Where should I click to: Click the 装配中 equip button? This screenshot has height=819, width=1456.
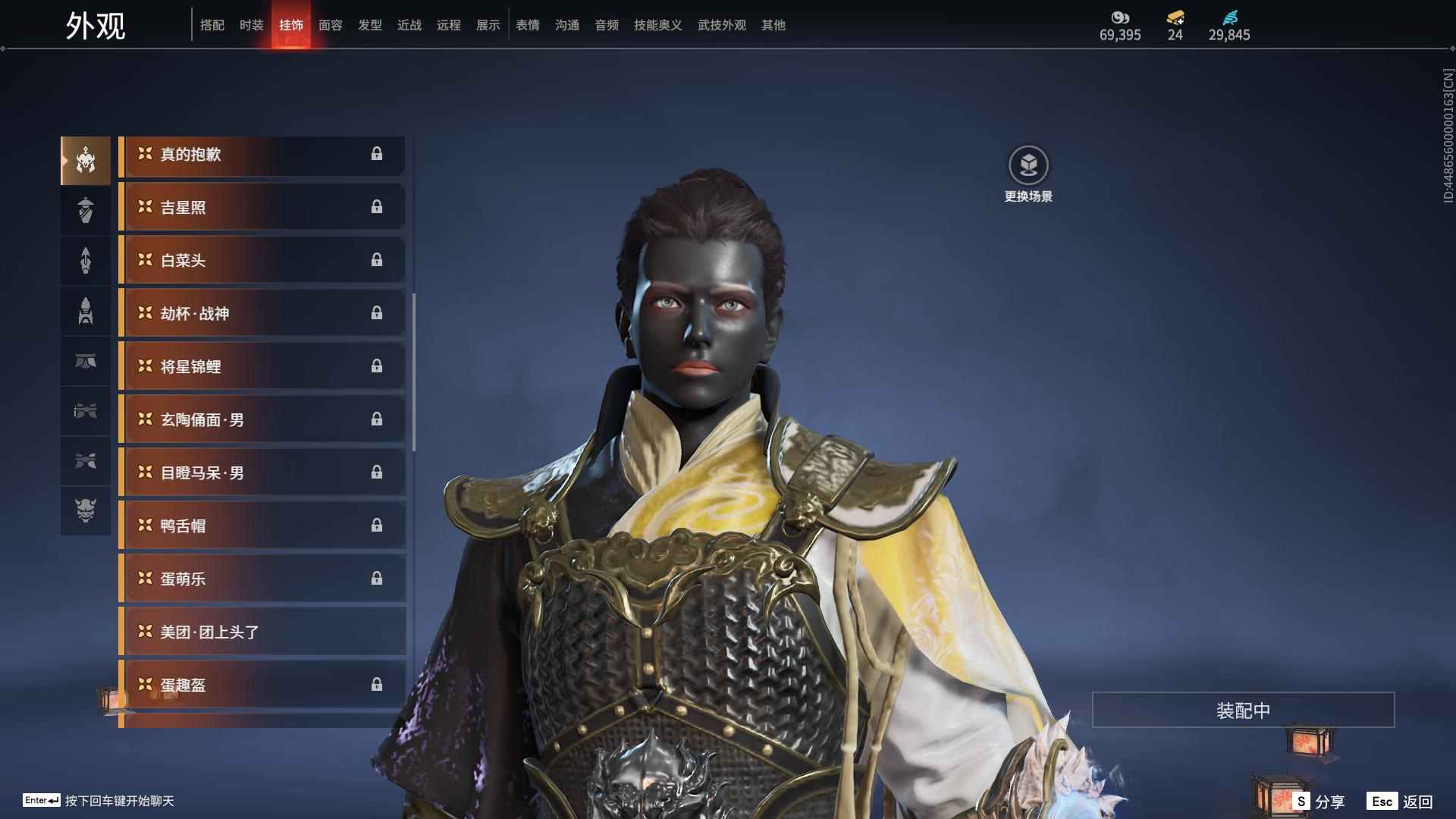tap(1243, 710)
